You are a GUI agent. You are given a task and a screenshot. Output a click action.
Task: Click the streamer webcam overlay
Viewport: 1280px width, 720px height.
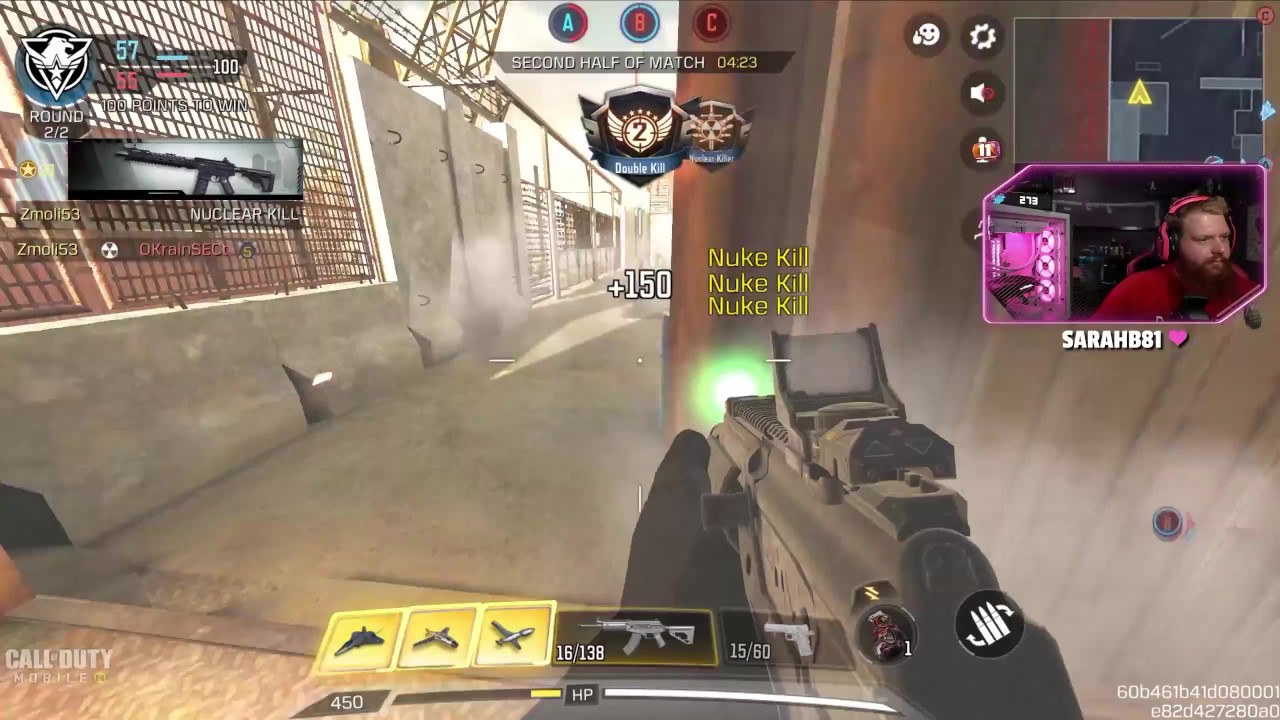coord(1124,246)
